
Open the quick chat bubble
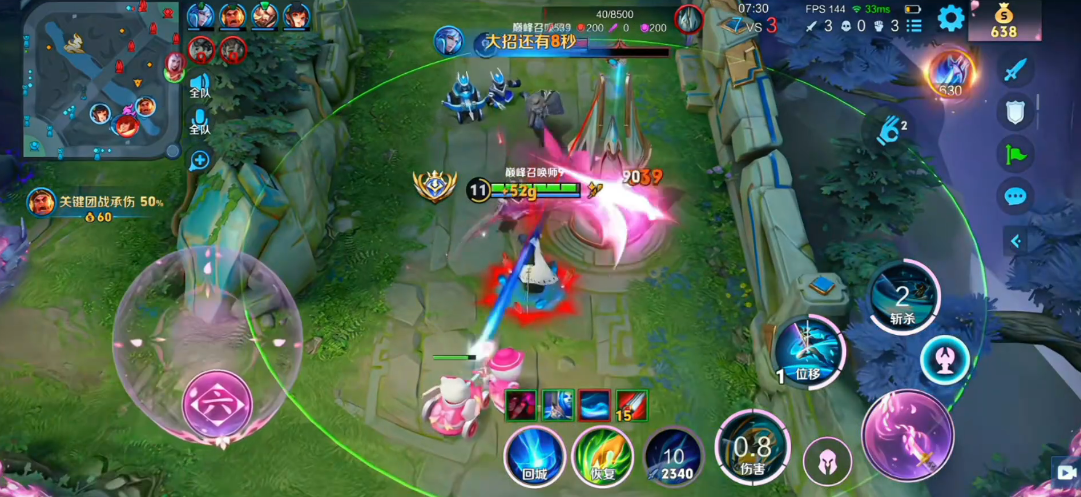click(x=1016, y=195)
